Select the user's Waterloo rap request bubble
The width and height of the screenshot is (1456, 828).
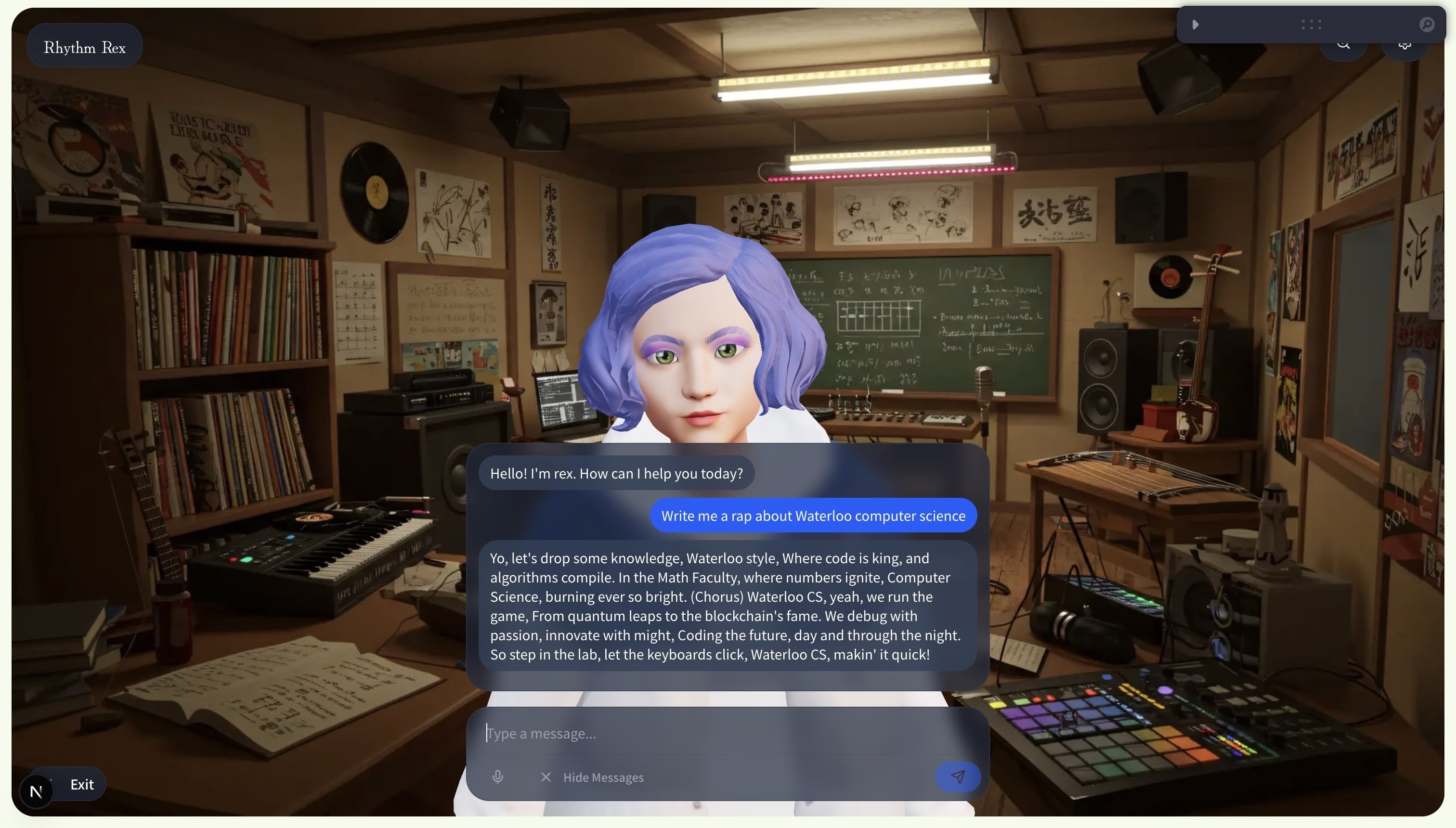click(x=813, y=515)
